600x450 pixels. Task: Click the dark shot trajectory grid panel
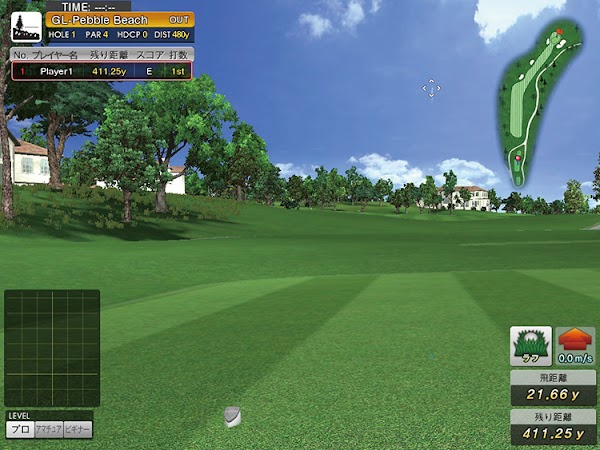click(x=52, y=348)
